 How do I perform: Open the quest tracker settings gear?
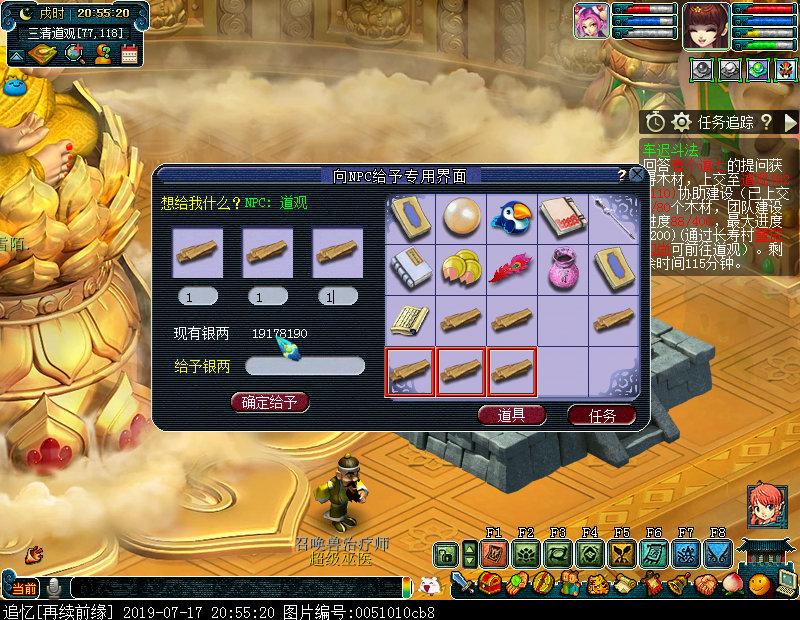pos(681,122)
